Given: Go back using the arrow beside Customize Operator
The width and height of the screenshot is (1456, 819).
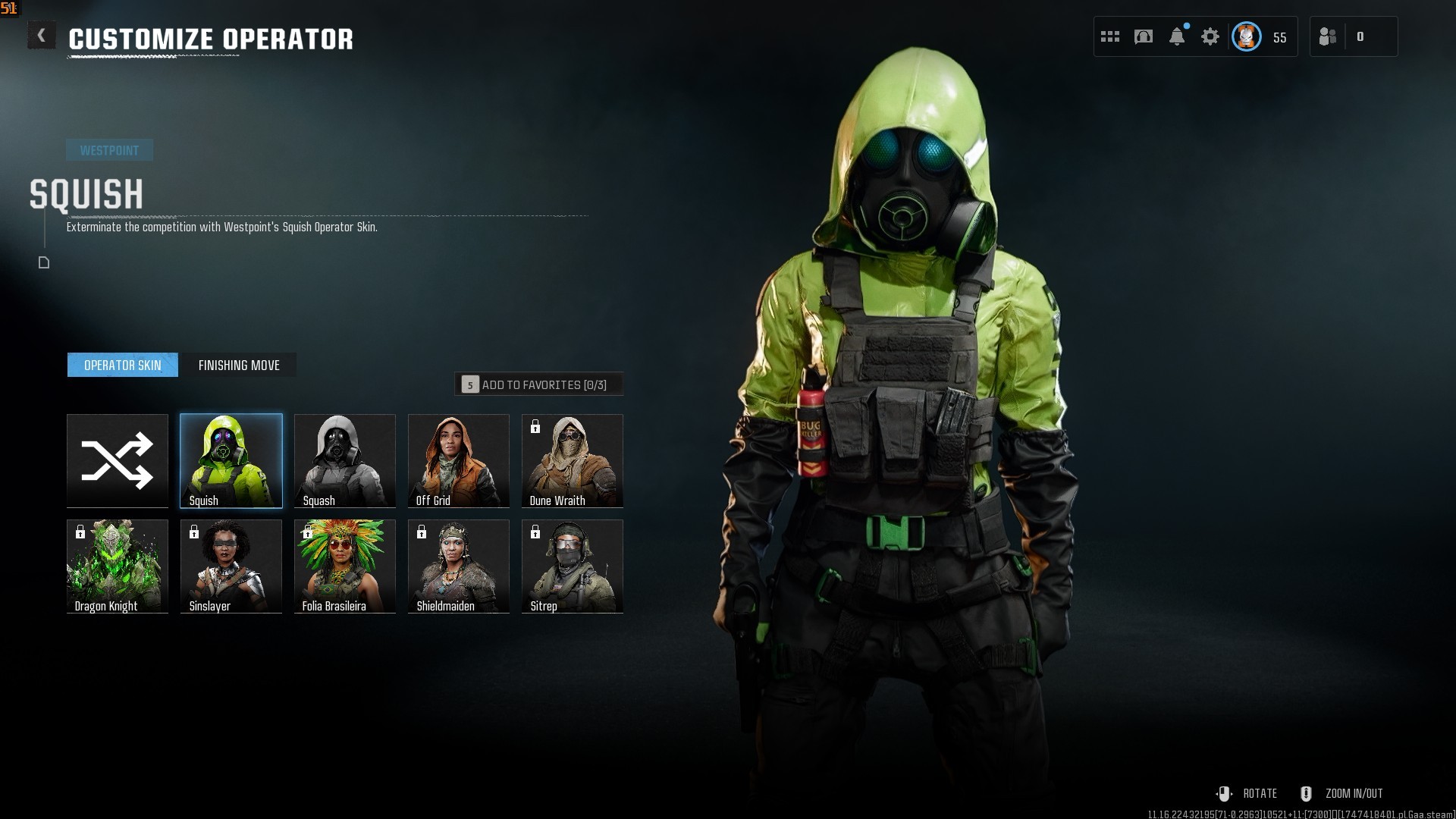Looking at the screenshot, I should 42,36.
